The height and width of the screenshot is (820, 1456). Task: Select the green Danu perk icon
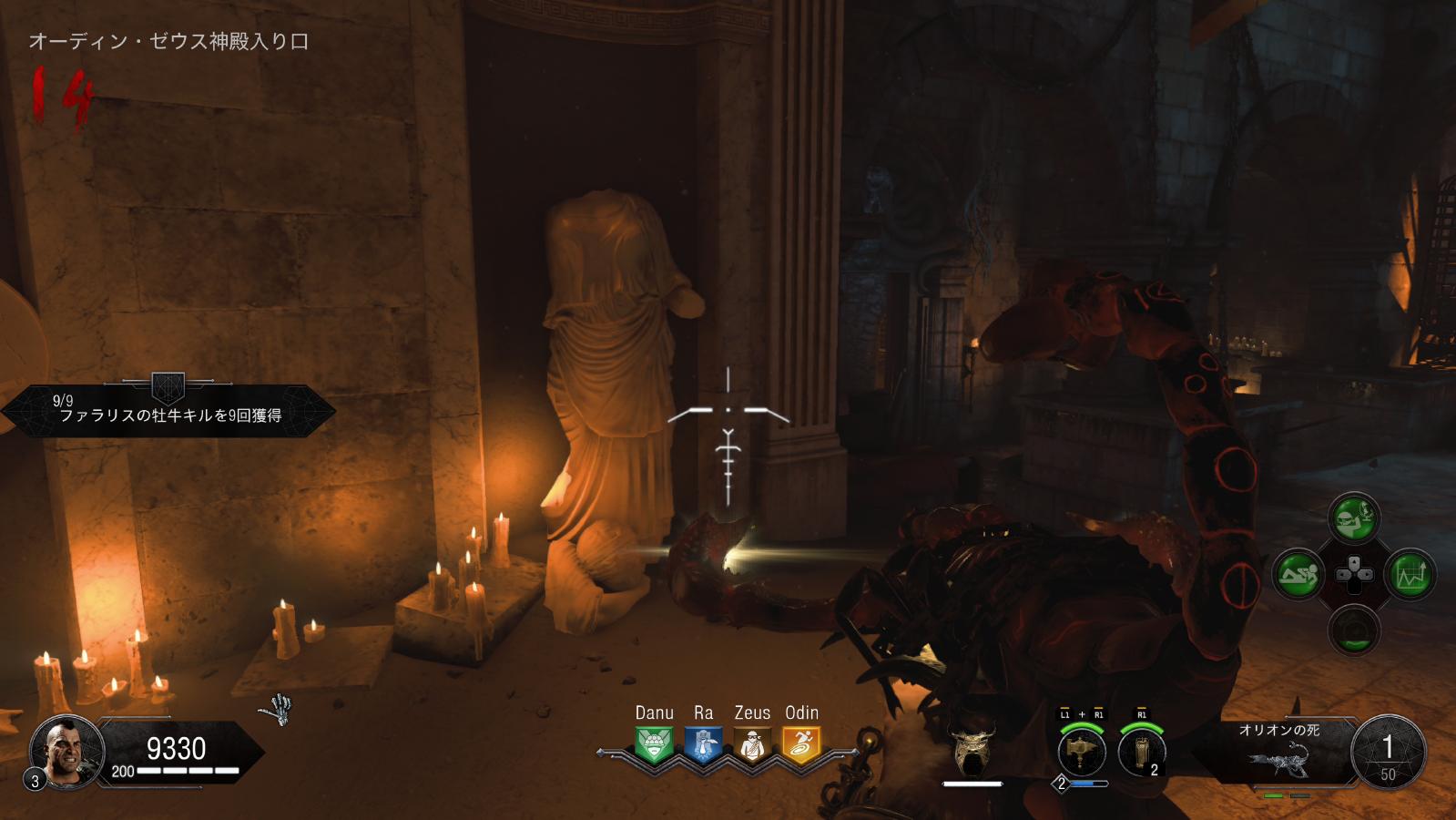(x=654, y=745)
